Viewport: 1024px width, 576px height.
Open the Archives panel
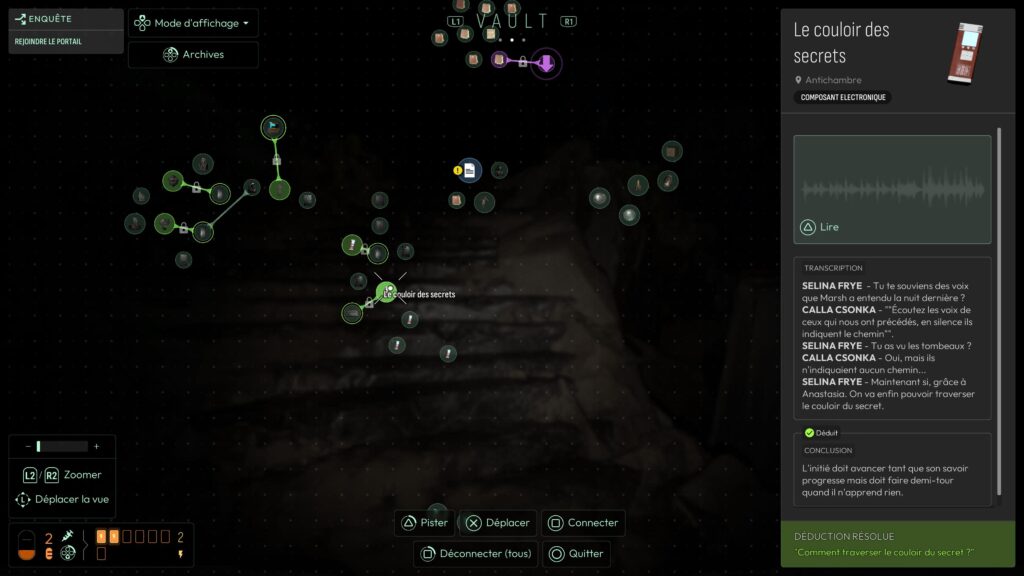(193, 54)
